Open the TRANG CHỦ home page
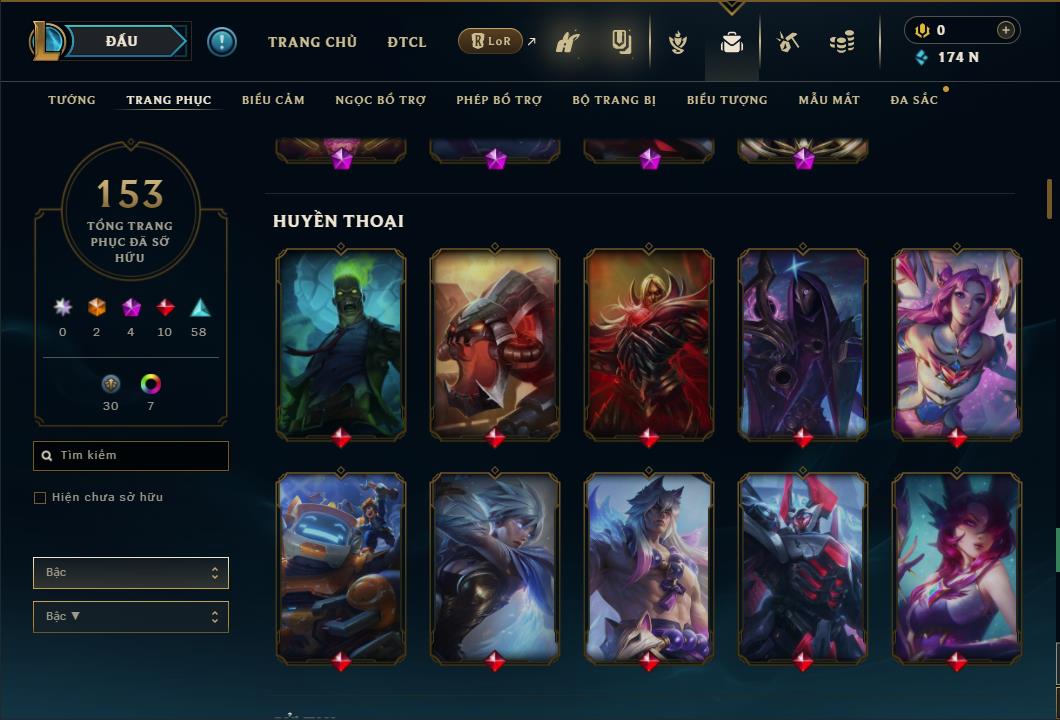Viewport: 1060px width, 720px height. (312, 42)
